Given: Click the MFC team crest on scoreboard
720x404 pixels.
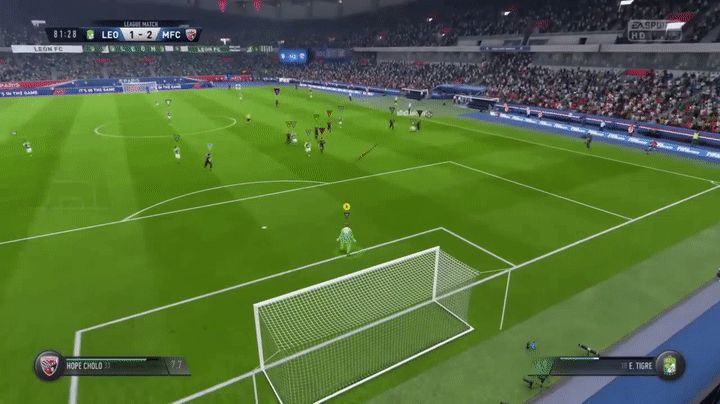Looking at the screenshot, I should tap(191, 35).
